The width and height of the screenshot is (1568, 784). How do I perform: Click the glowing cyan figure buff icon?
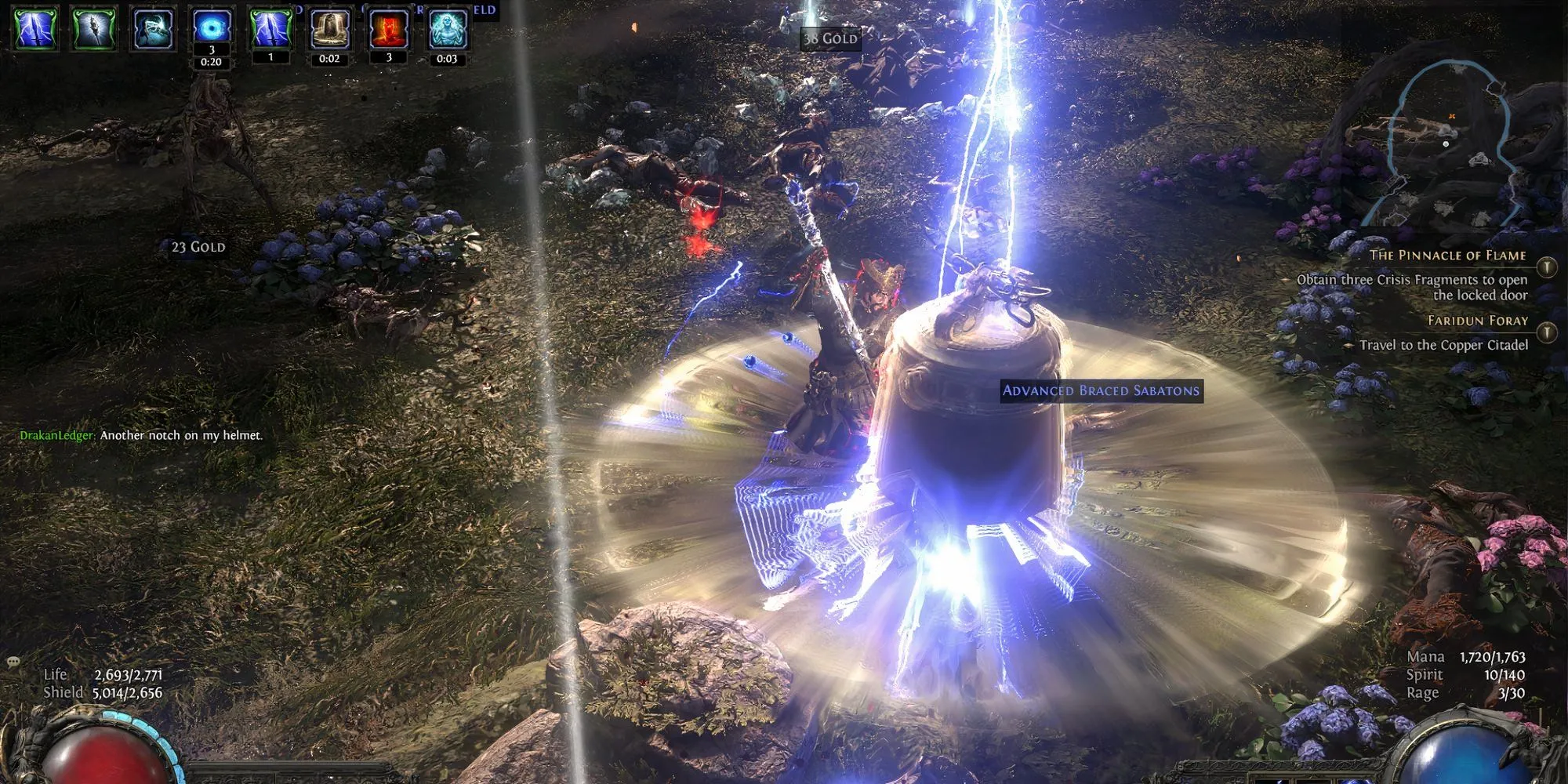pos(448,27)
